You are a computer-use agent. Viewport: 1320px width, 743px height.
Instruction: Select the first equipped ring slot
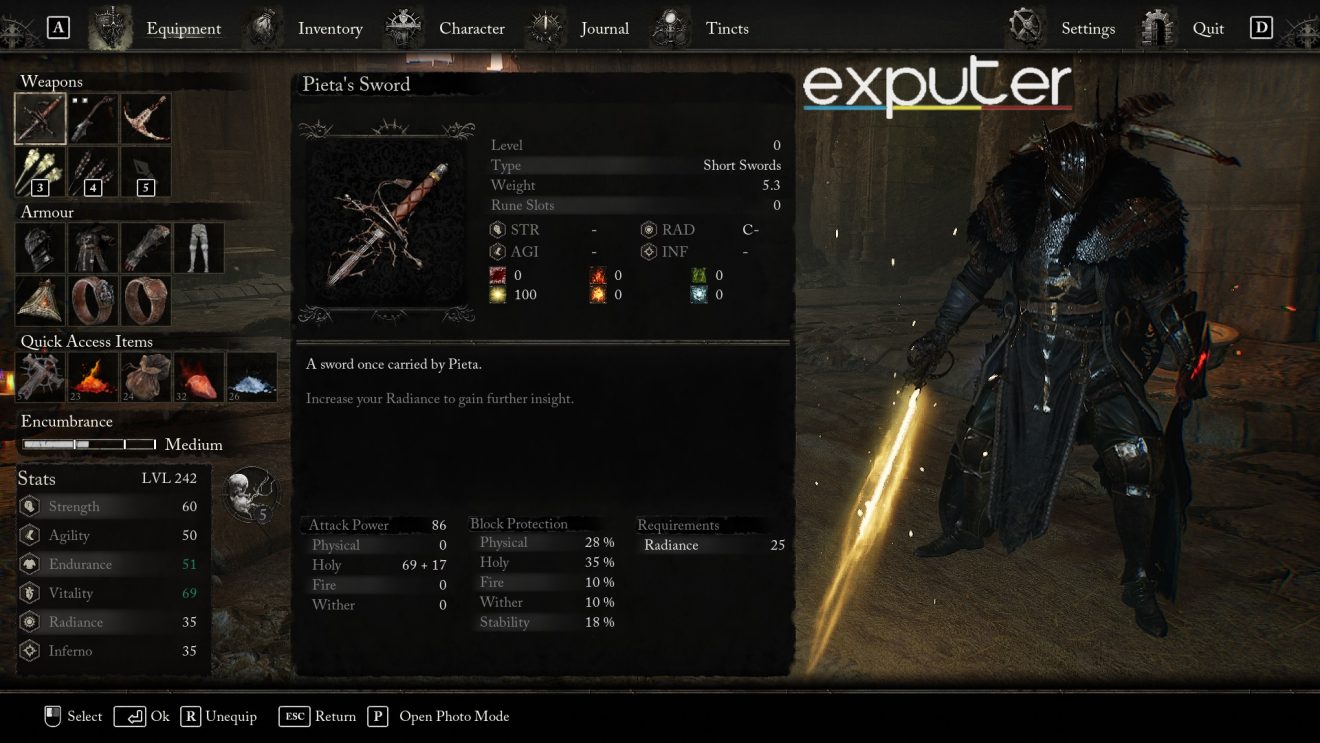coord(93,300)
